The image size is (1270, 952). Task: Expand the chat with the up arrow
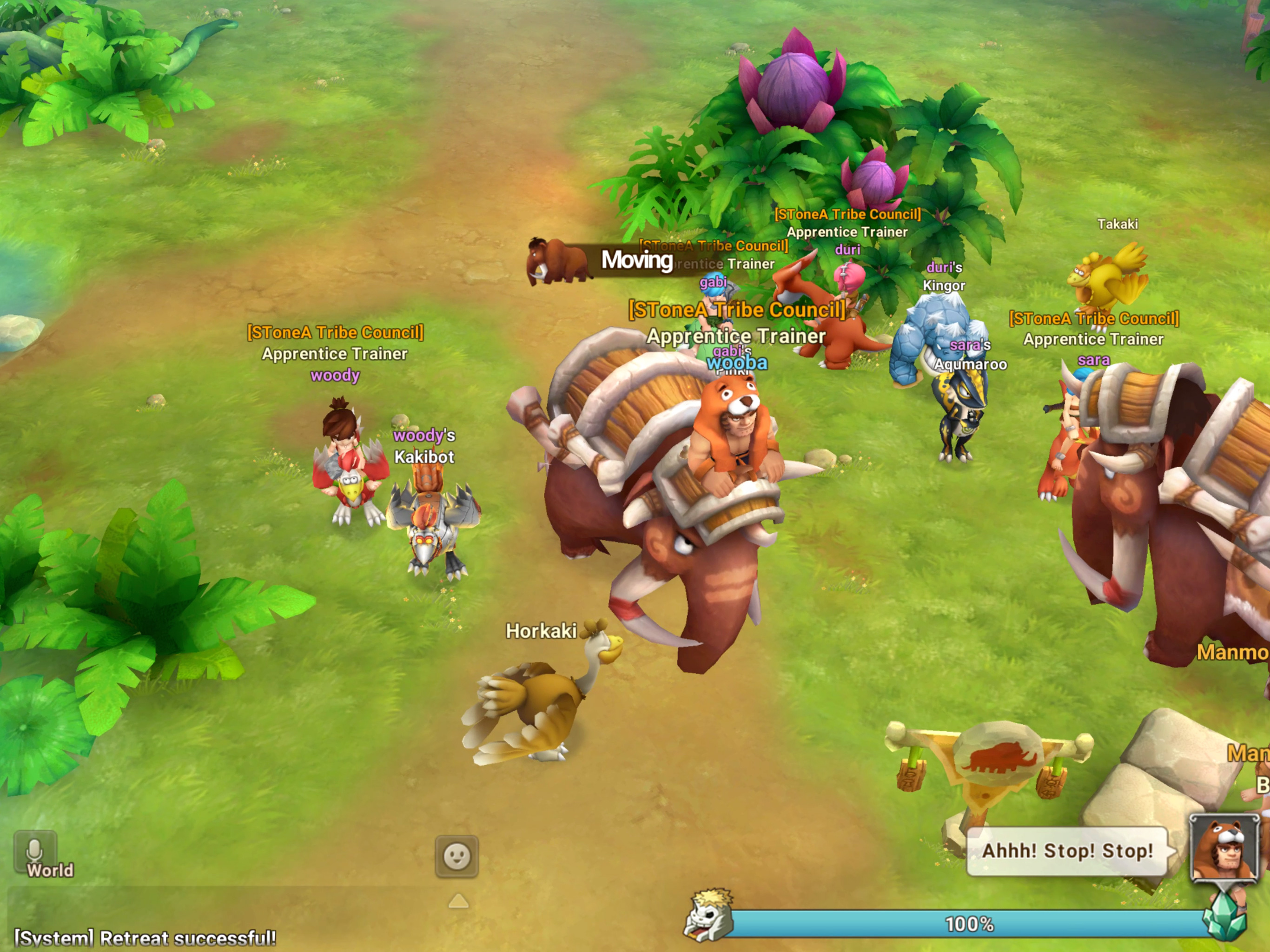coord(458,901)
